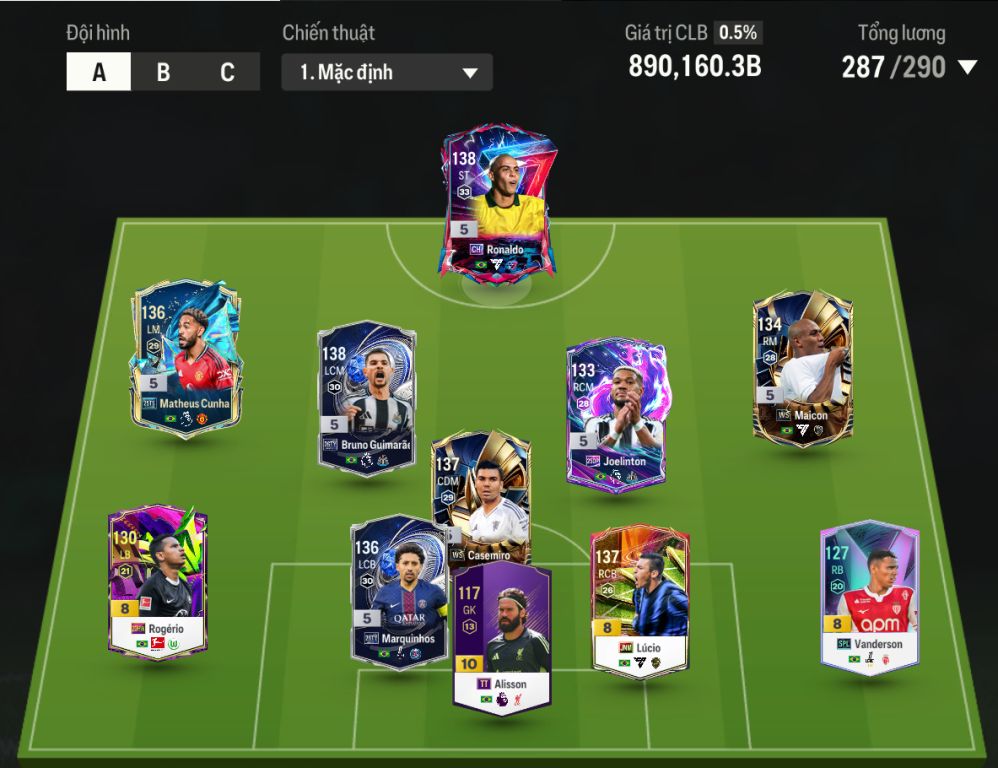The image size is (998, 768).
Task: Expand the Tổng lương salary arrow
Action: pyautogui.click(x=967, y=67)
